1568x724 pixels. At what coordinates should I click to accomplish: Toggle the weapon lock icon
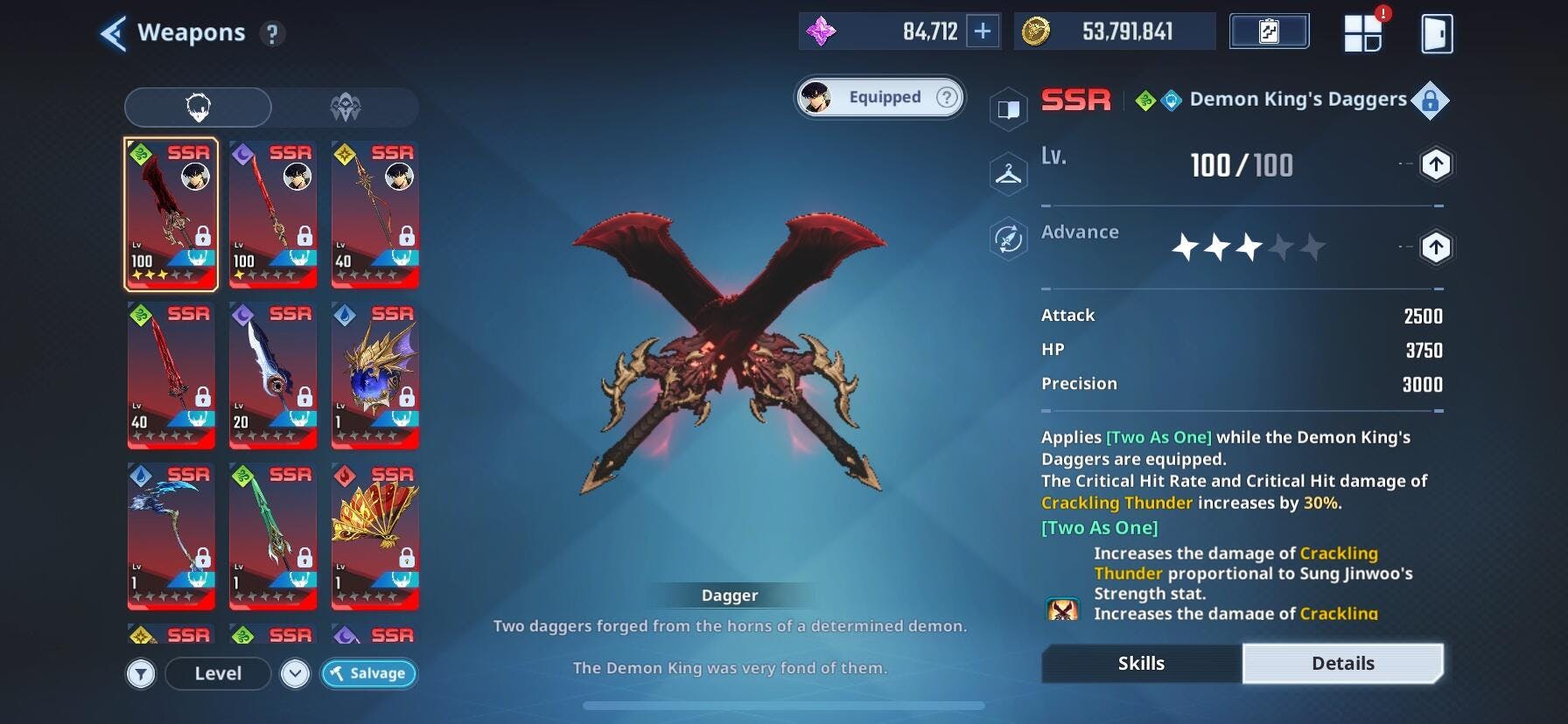[1430, 101]
